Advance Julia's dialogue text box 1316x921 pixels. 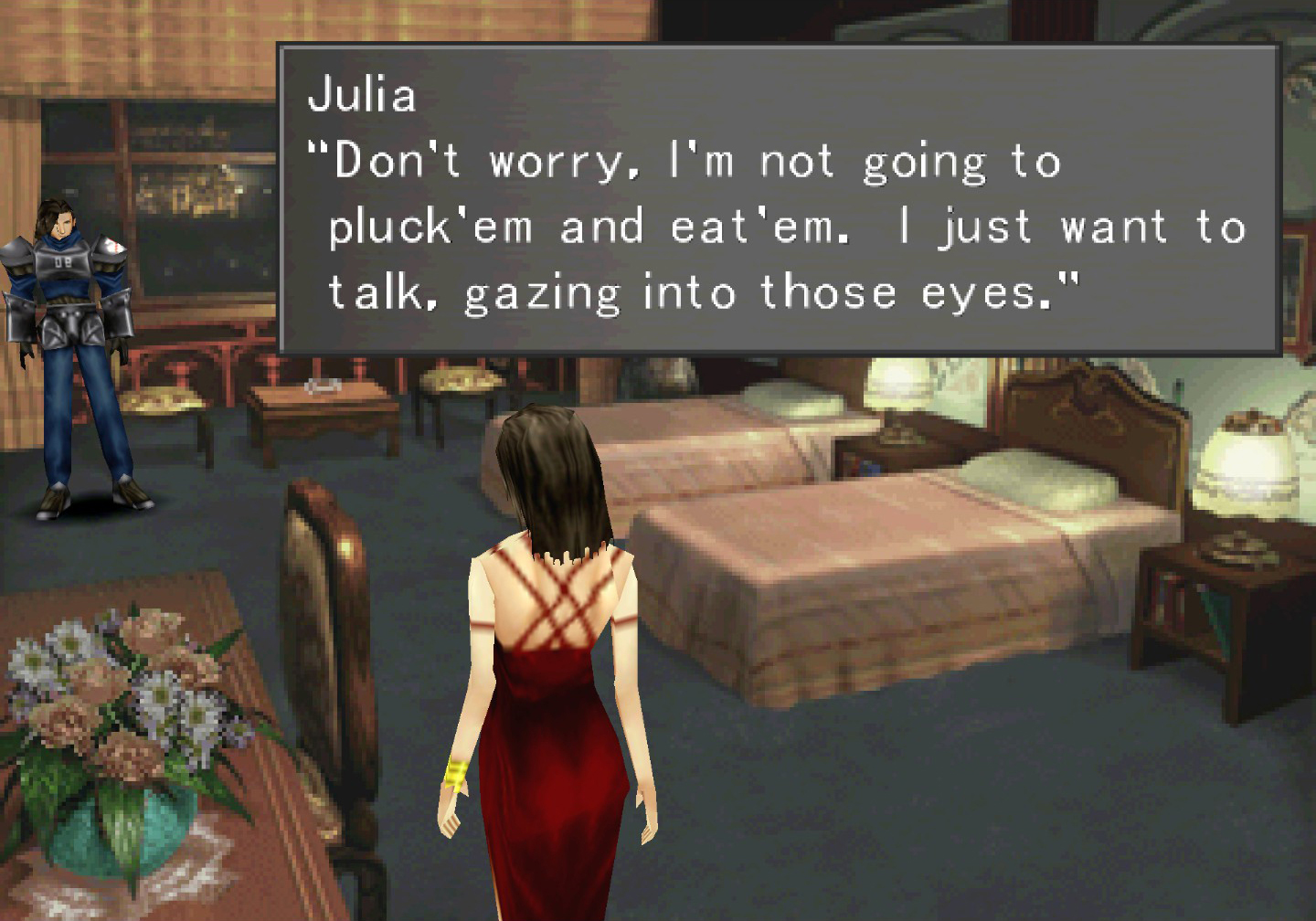(x=778, y=199)
